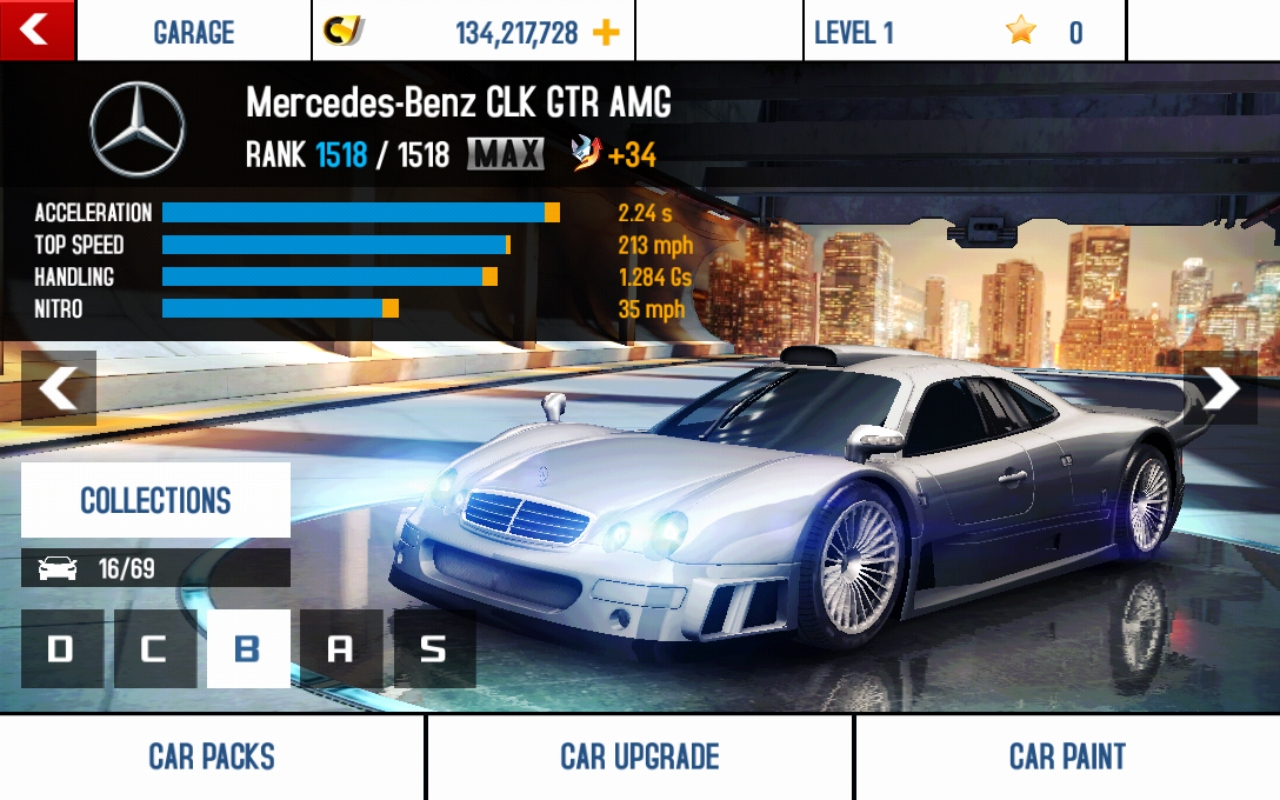This screenshot has width=1280, height=800.
Task: Open the CAR UPGRADE screen
Action: point(639,757)
